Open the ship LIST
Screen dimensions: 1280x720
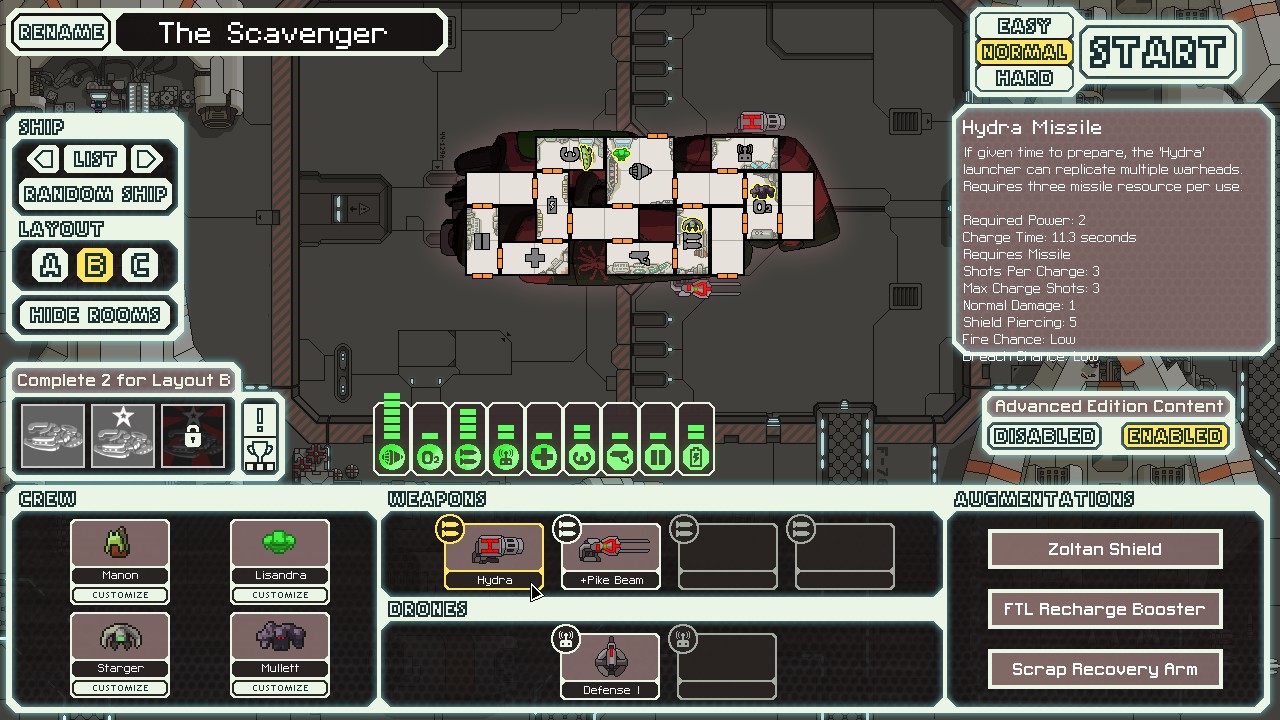(95, 159)
